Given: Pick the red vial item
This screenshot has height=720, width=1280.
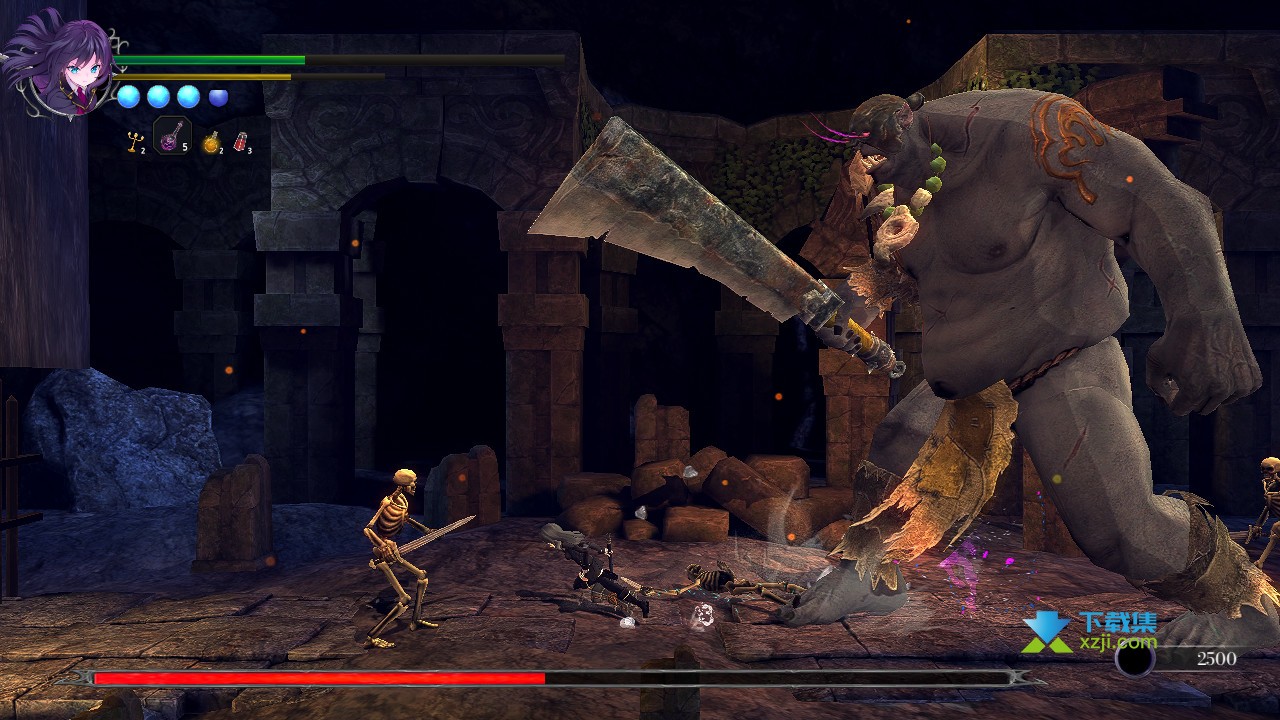Looking at the screenshot, I should [240, 142].
